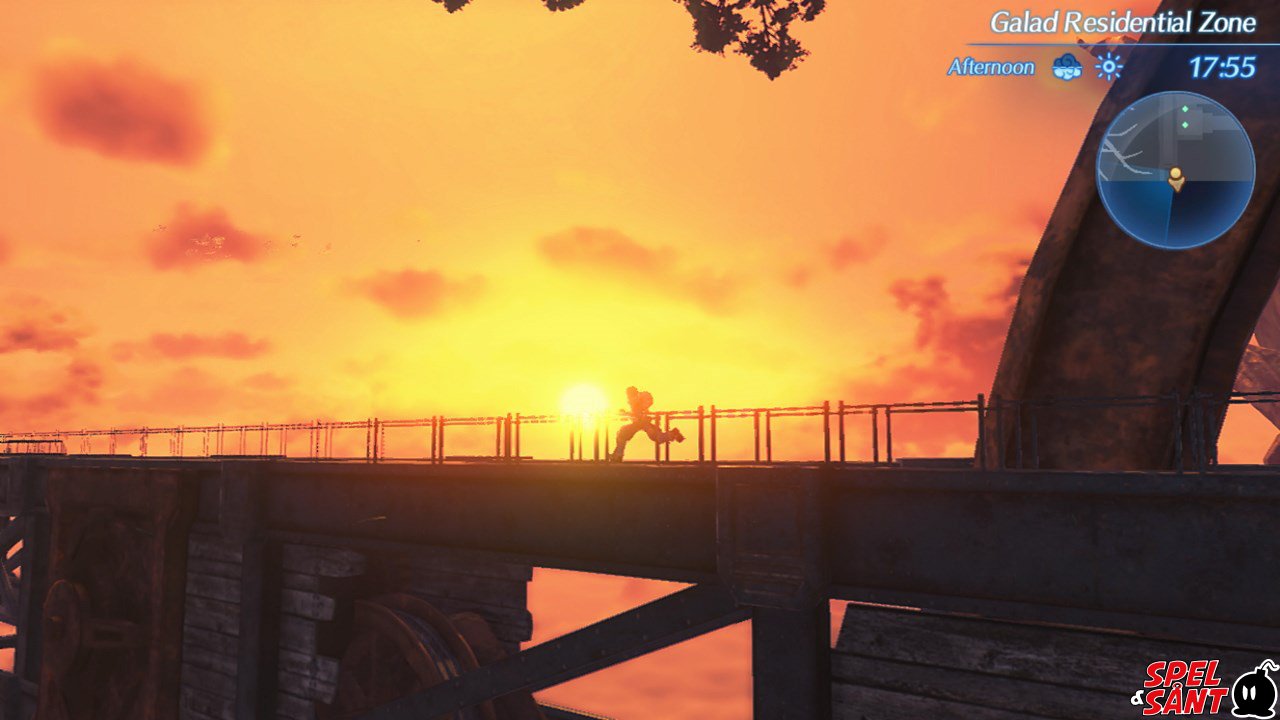Select the sun icon beside the clock

tap(1108, 67)
